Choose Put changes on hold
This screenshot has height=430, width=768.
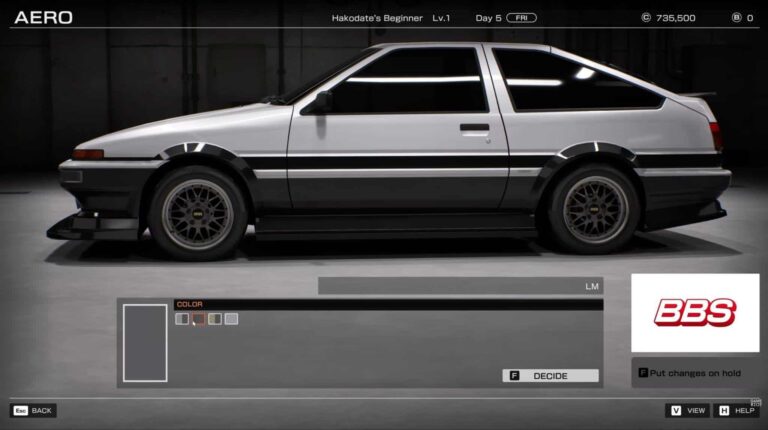pos(695,372)
